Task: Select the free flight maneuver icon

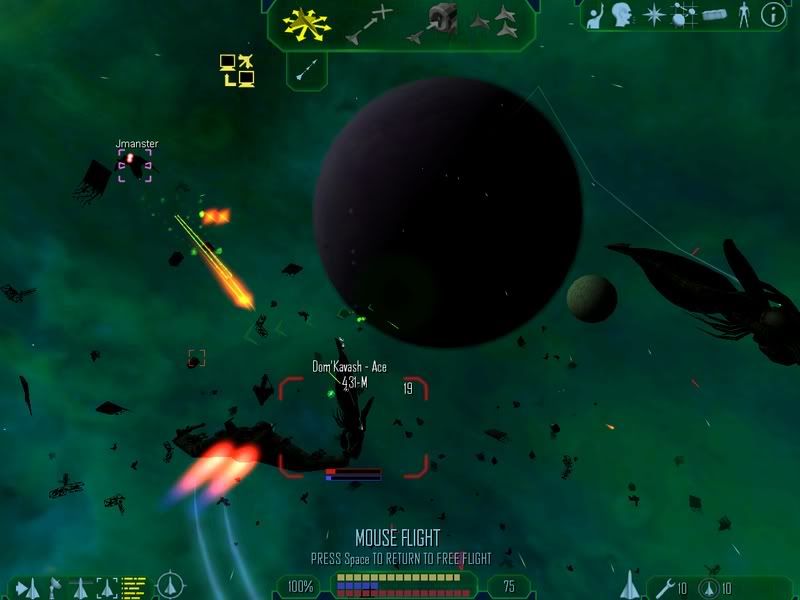Action: [306, 22]
